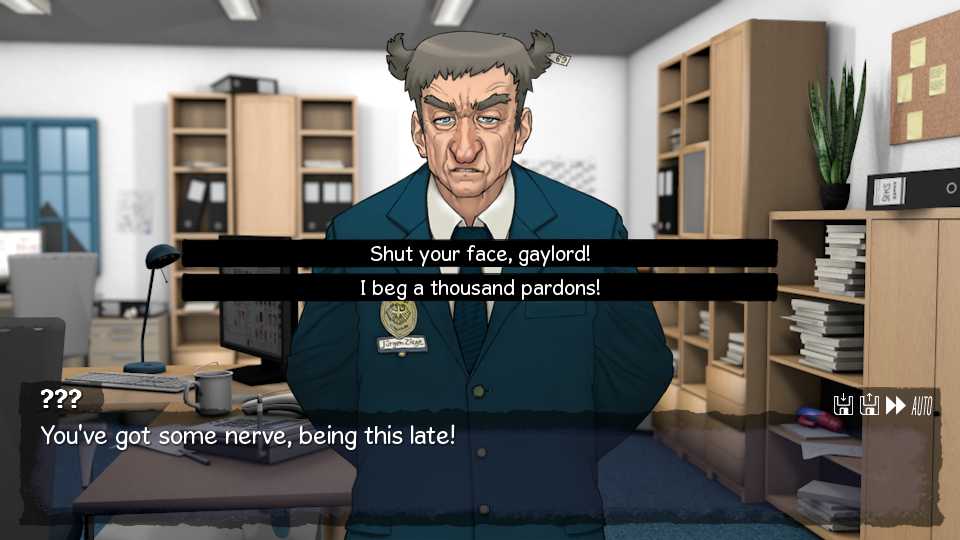This screenshot has height=540, width=960.
Task: Choose the "Shut your face" reply
Action: (480, 254)
